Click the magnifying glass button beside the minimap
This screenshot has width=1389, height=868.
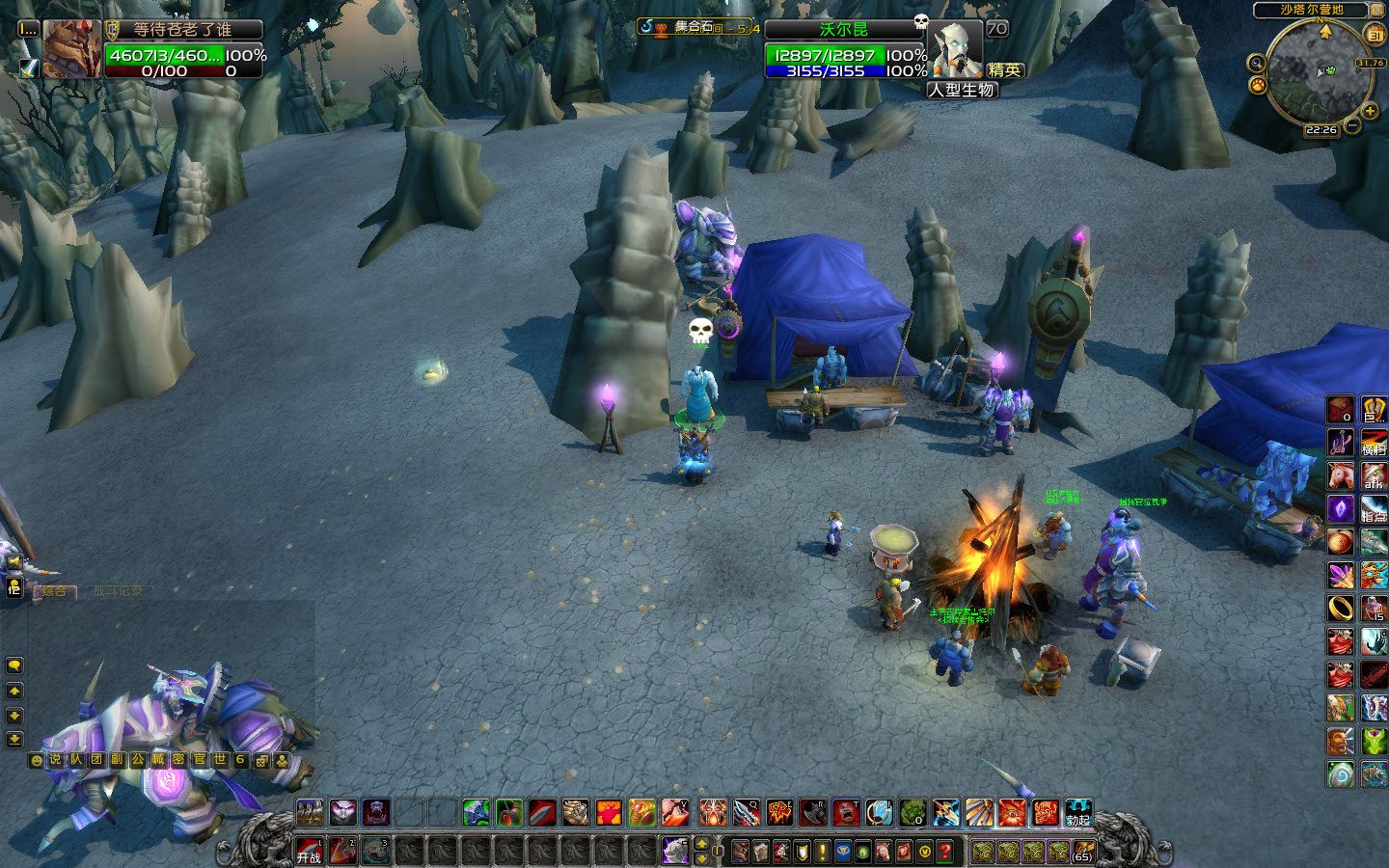point(1256,64)
